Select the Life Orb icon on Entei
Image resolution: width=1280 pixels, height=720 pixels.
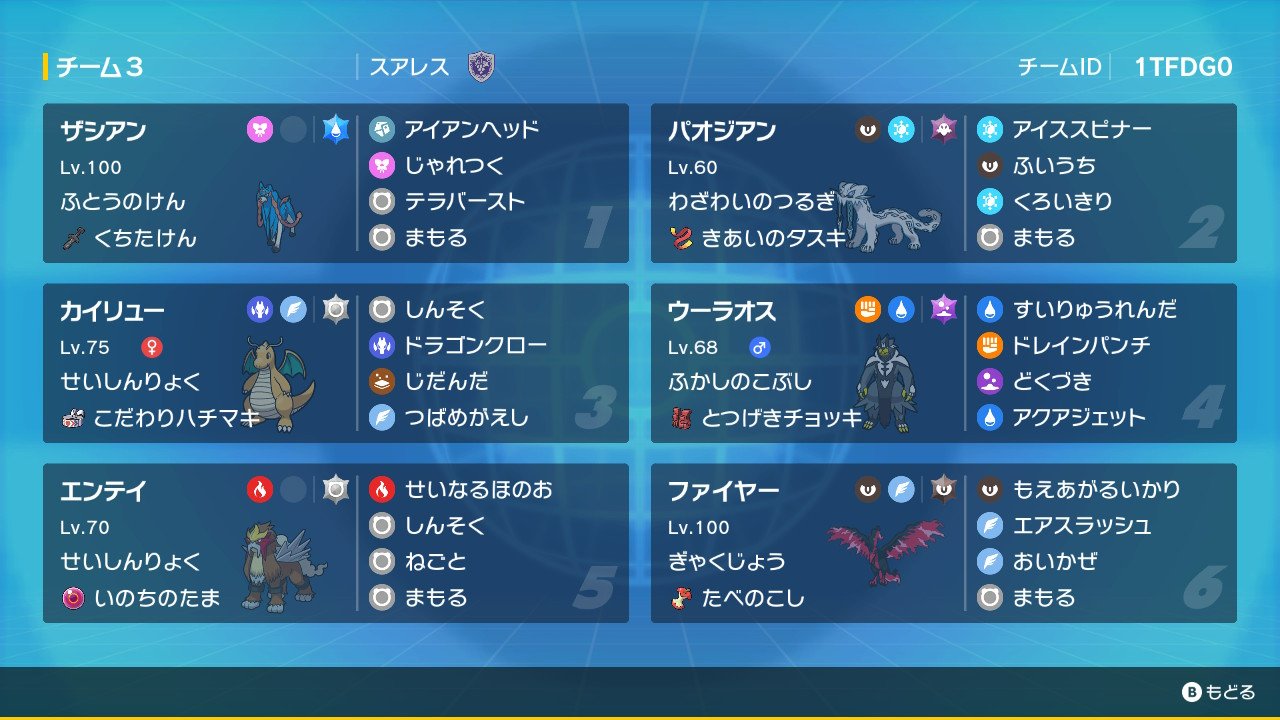73,597
